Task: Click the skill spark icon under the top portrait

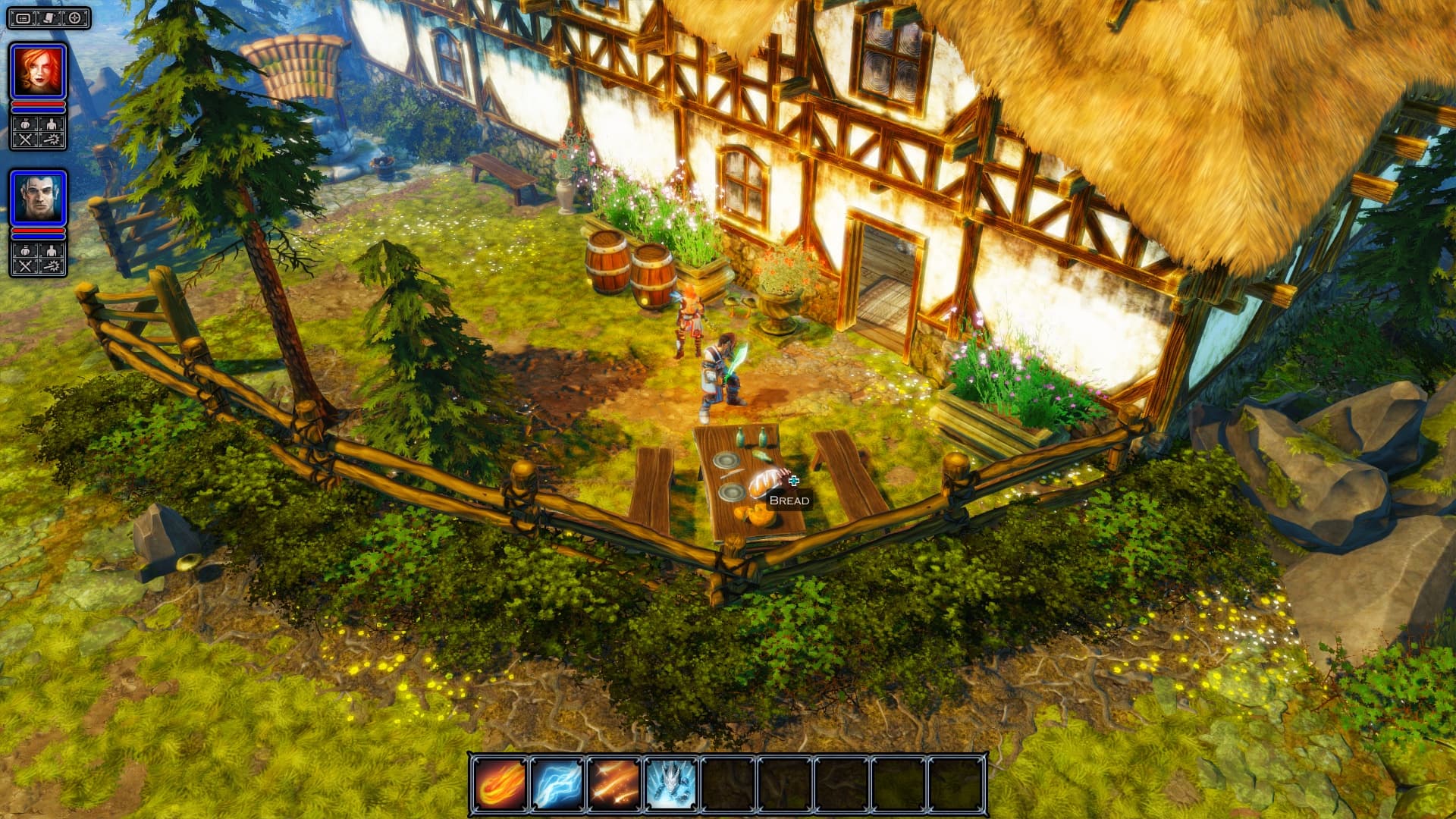Action: pos(52,138)
